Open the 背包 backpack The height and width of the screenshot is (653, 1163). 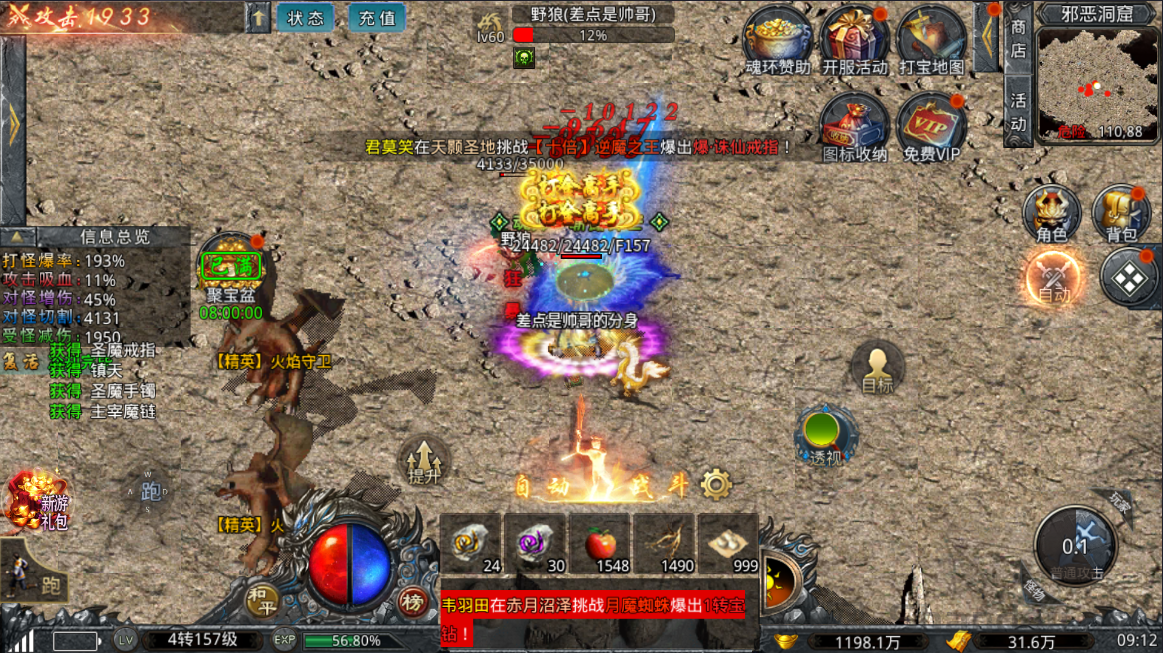pyautogui.click(x=1121, y=213)
